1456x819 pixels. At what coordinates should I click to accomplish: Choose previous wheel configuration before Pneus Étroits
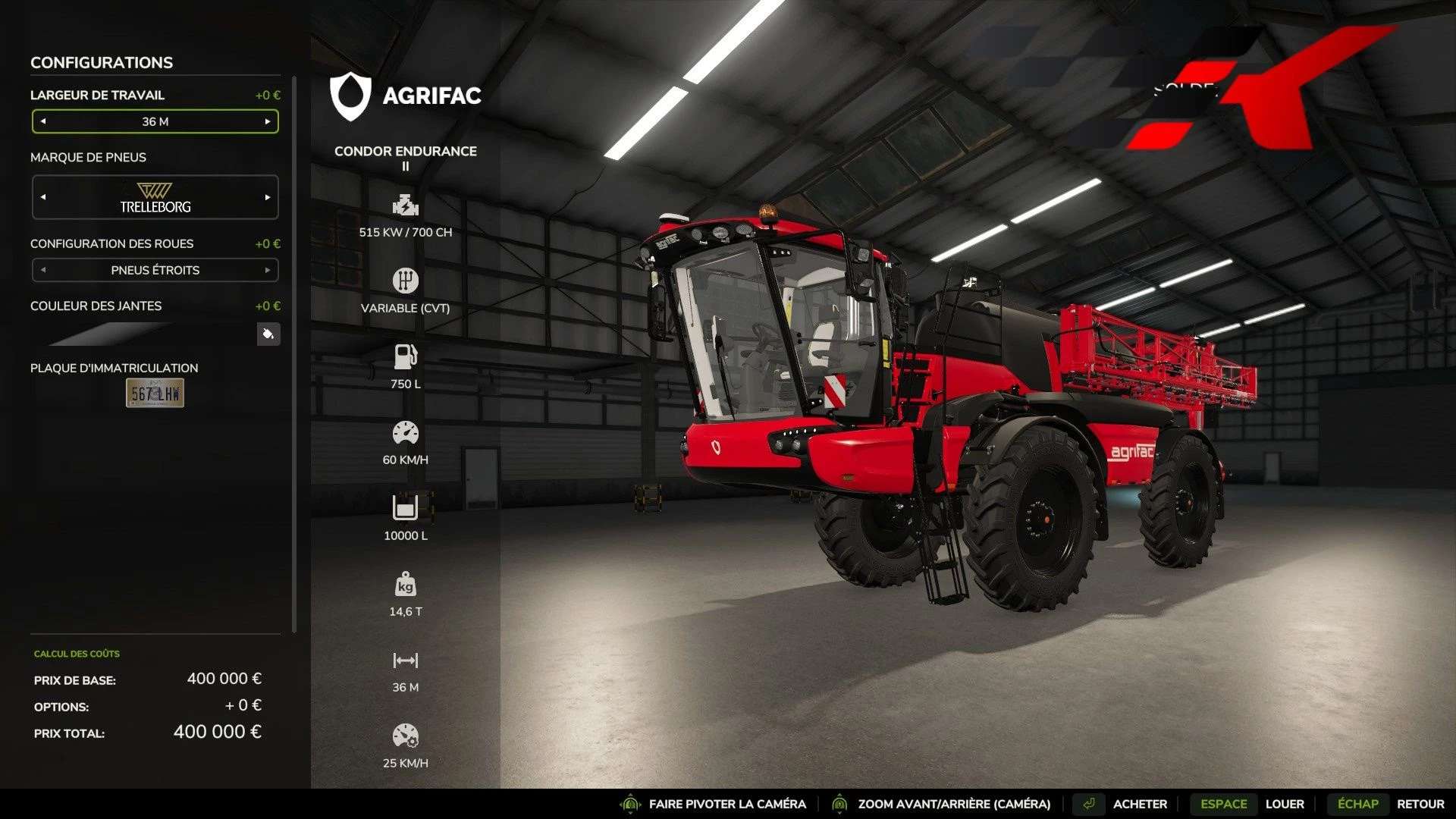(x=43, y=270)
